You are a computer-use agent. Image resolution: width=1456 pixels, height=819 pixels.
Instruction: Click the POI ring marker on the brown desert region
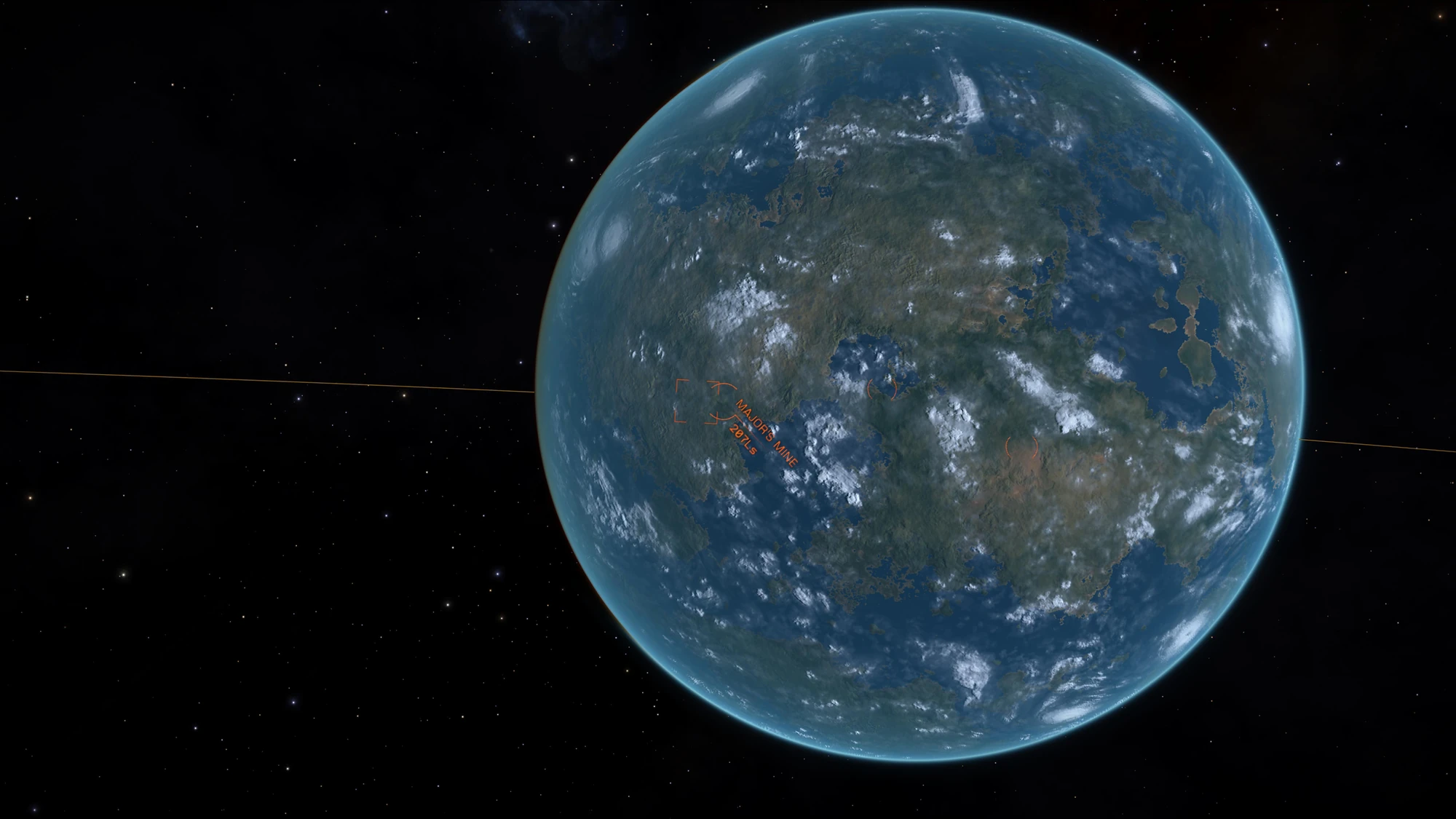click(1022, 447)
